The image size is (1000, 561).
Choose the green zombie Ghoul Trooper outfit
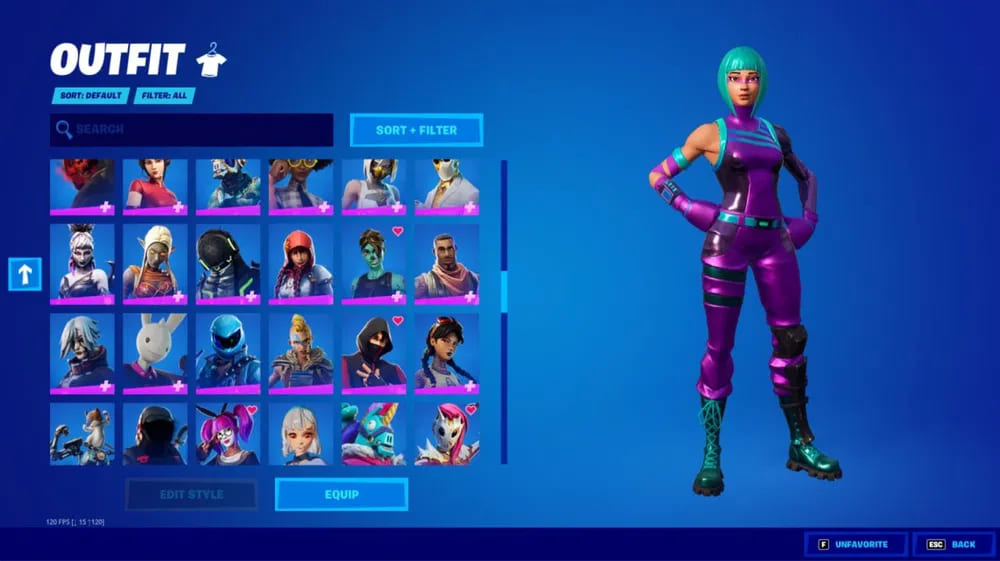pyautogui.click(x=373, y=263)
